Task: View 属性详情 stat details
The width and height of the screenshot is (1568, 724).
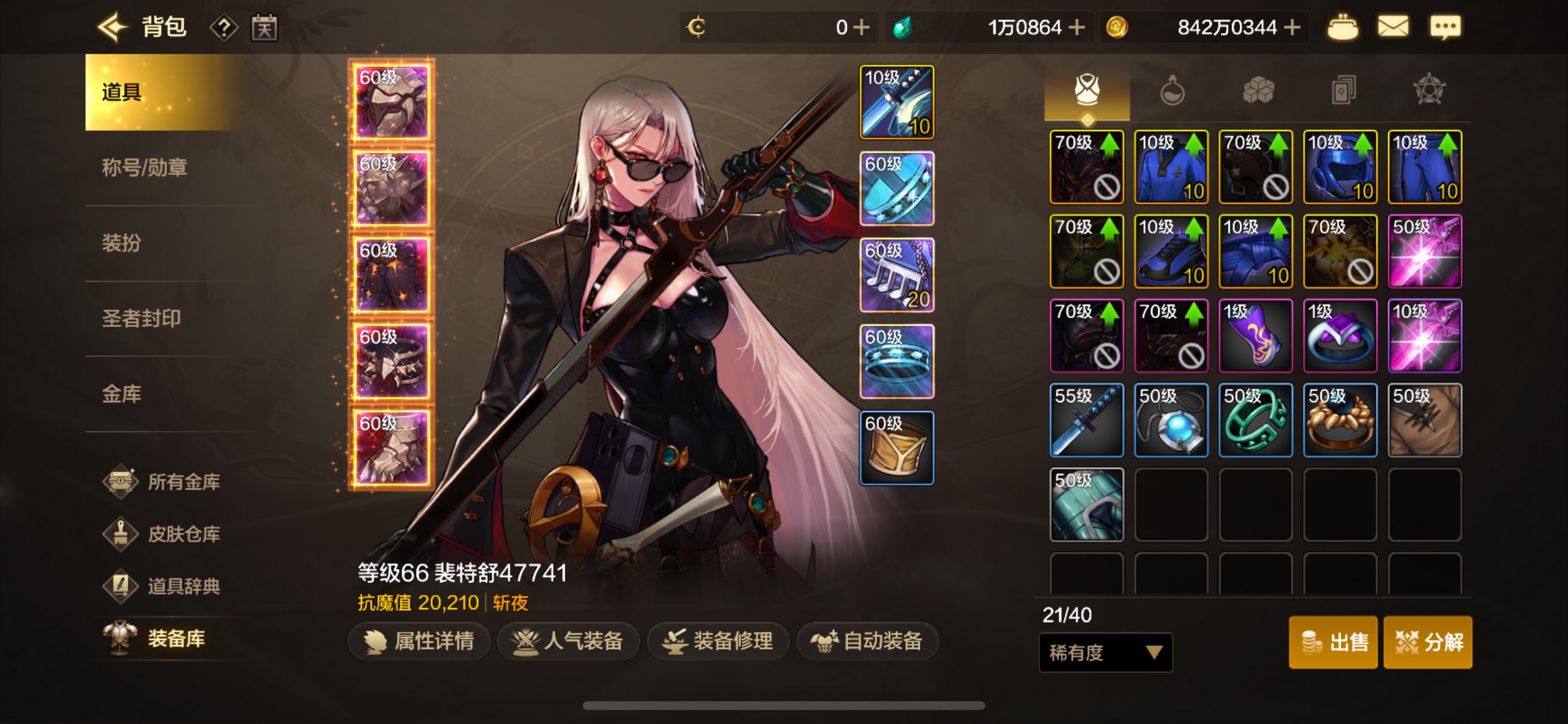Action: pyautogui.click(x=419, y=641)
